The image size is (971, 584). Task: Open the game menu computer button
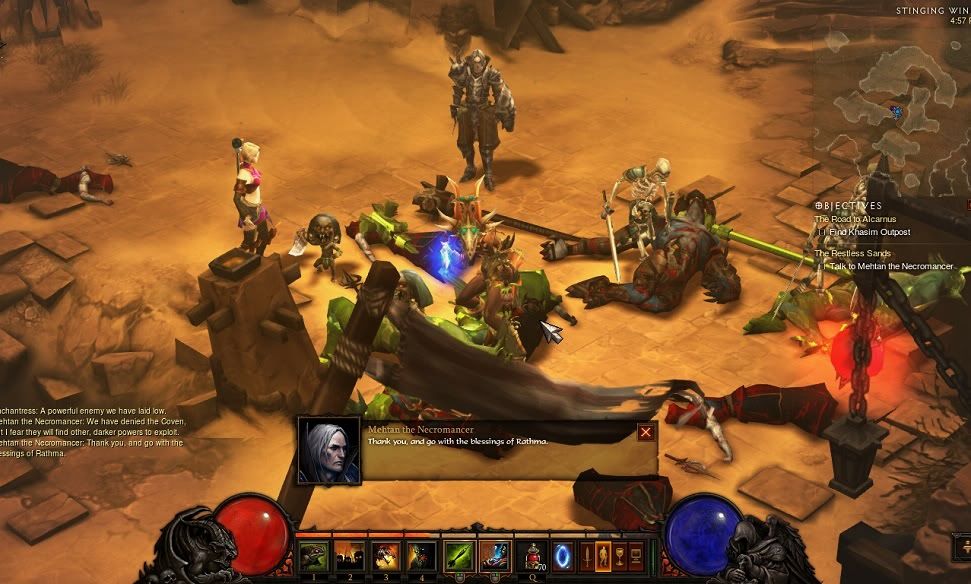pyautogui.click(x=637, y=556)
